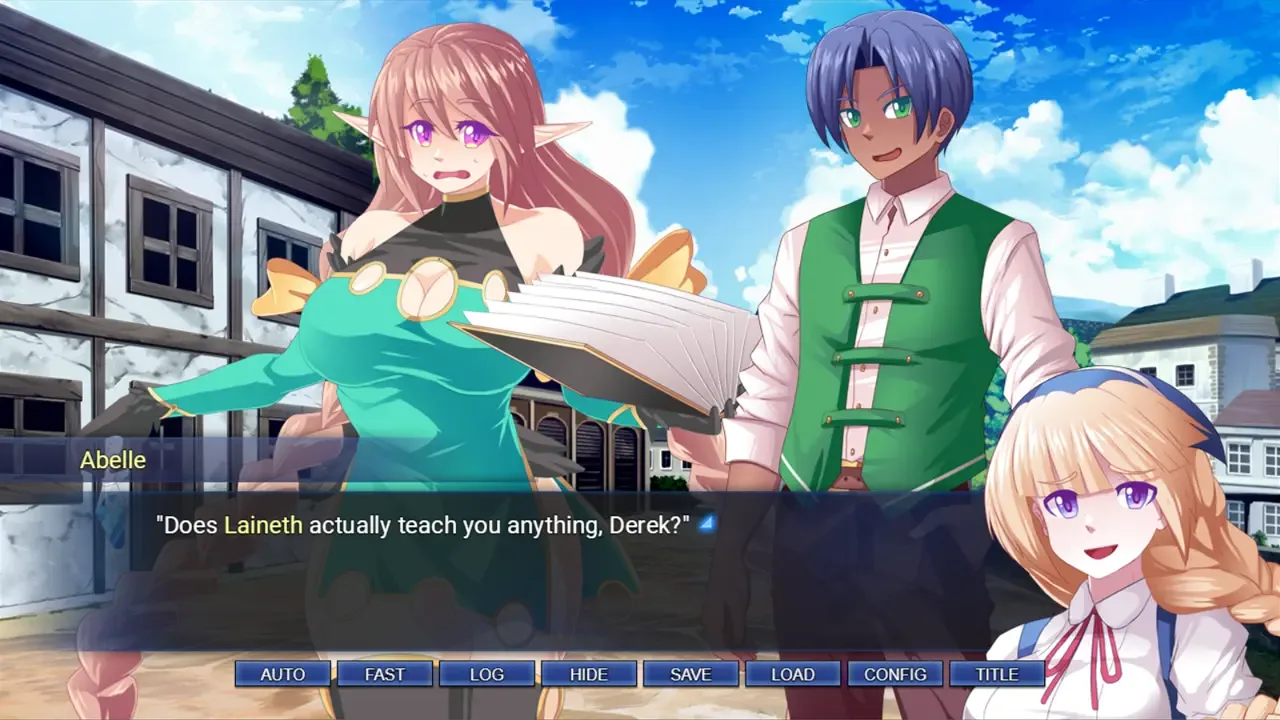Screen dimensions: 1280x720
Task: Click the blue continue arrow after dialogue
Action: pyautogui.click(x=707, y=523)
